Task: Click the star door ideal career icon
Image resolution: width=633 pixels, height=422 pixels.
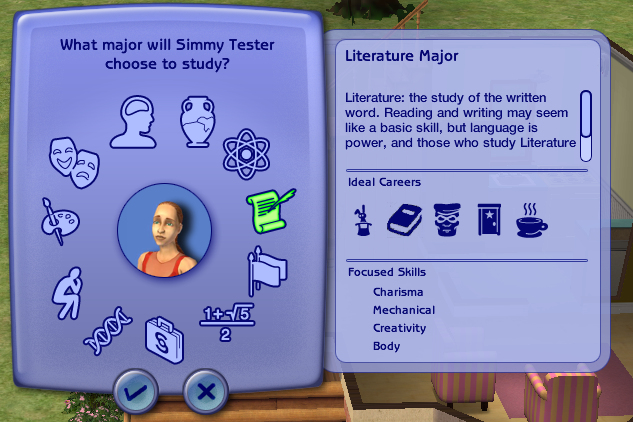Action: (x=489, y=219)
